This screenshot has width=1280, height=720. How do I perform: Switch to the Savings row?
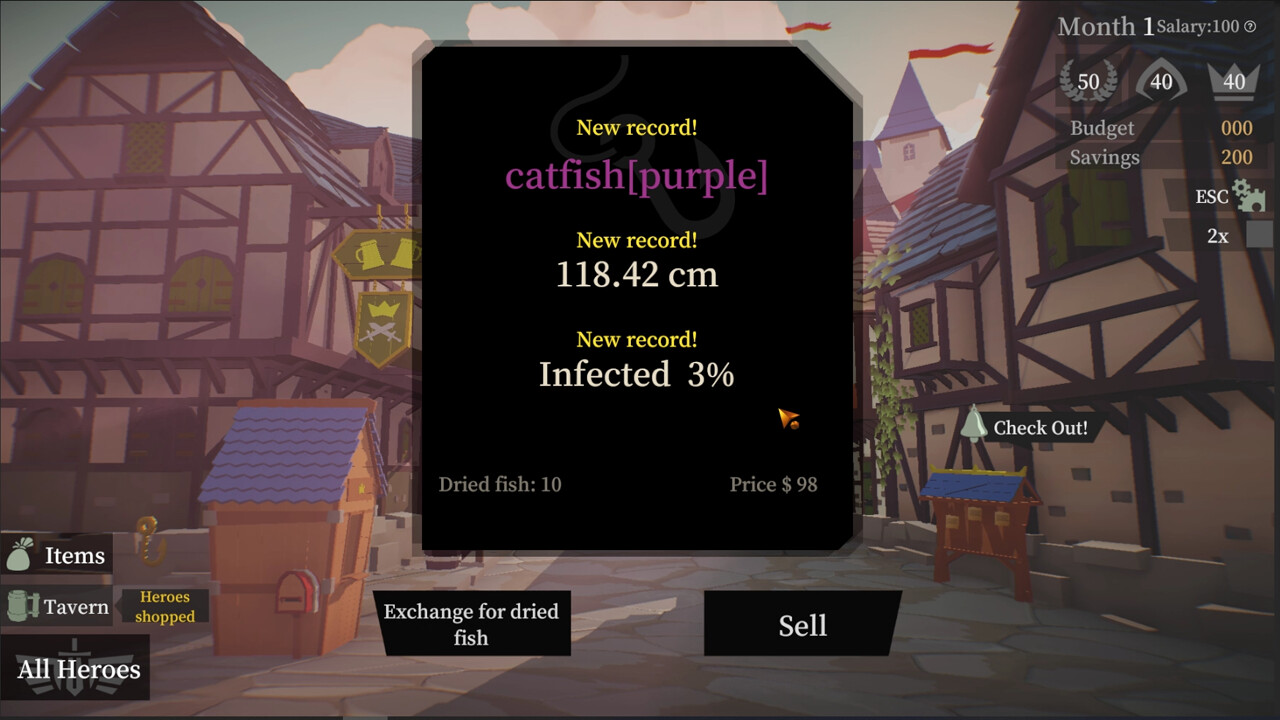coord(1108,157)
